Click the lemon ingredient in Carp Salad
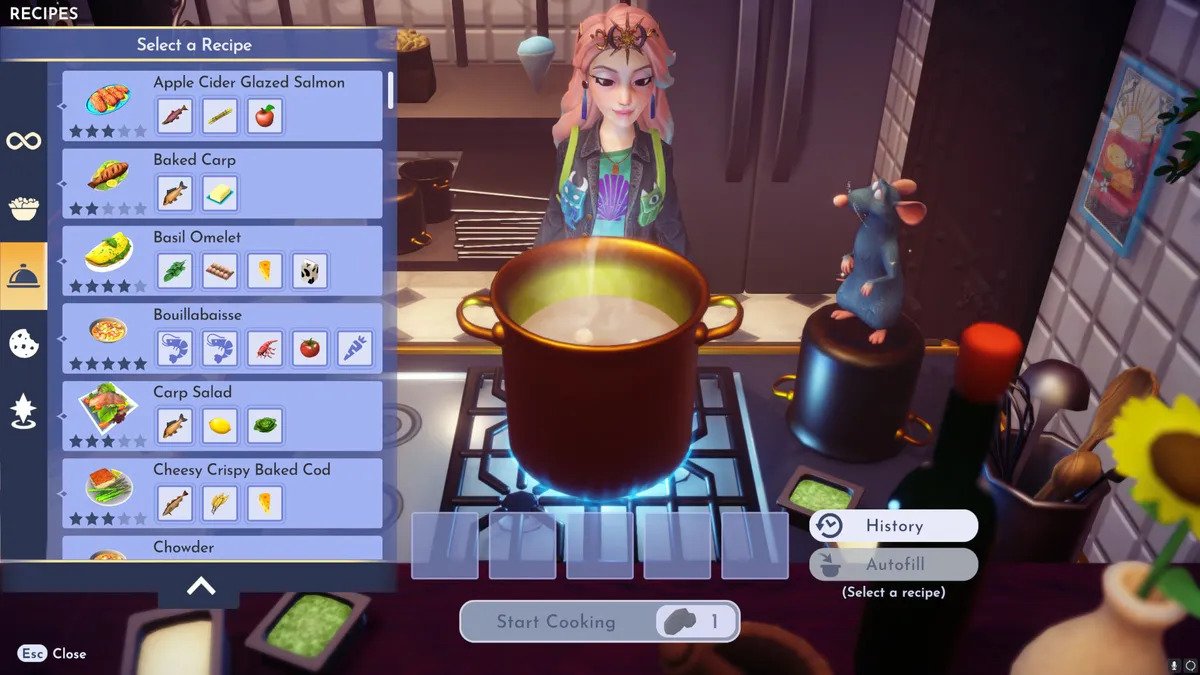1200x675 pixels. point(220,425)
